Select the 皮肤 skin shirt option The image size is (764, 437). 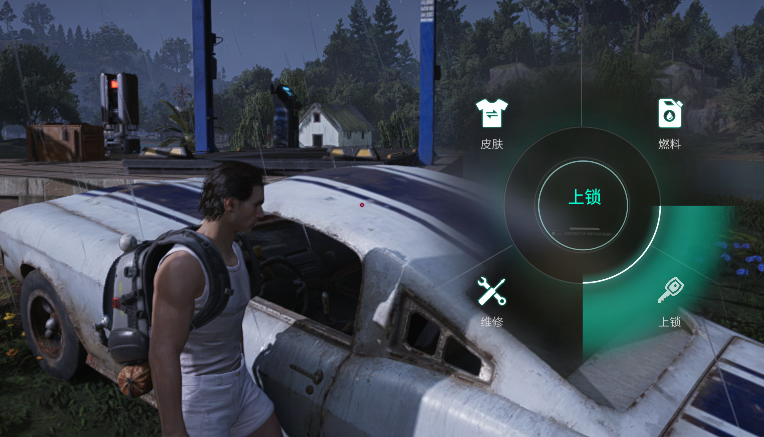pyautogui.click(x=491, y=115)
